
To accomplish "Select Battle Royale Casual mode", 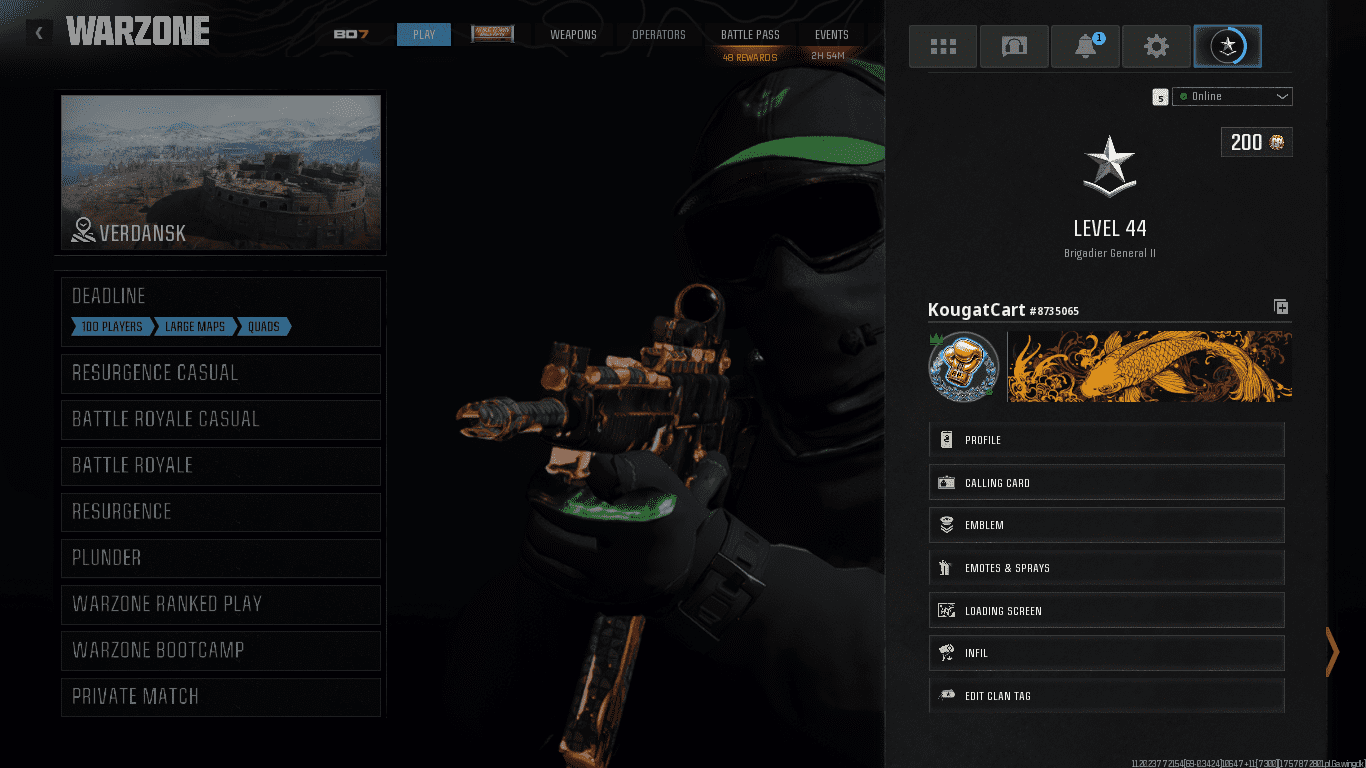I will coord(221,419).
